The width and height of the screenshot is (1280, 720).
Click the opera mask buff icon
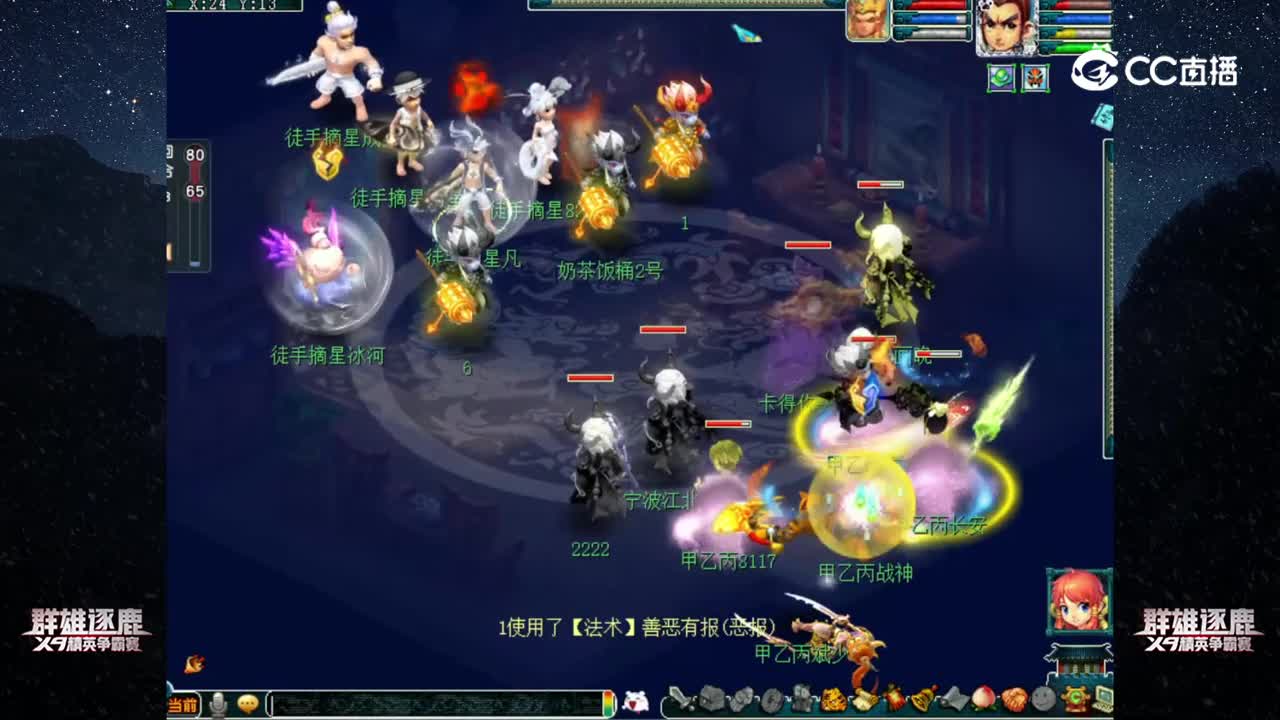click(1035, 78)
